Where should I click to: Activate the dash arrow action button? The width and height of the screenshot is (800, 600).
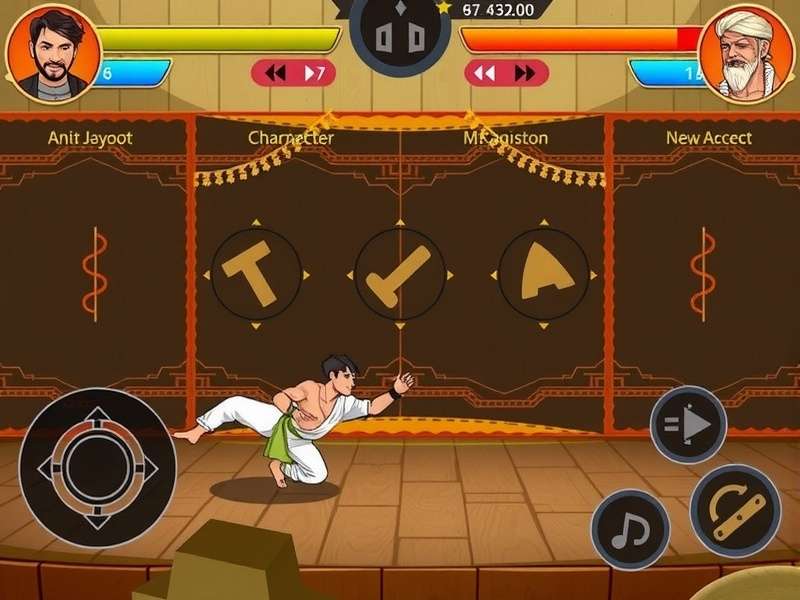[688, 424]
